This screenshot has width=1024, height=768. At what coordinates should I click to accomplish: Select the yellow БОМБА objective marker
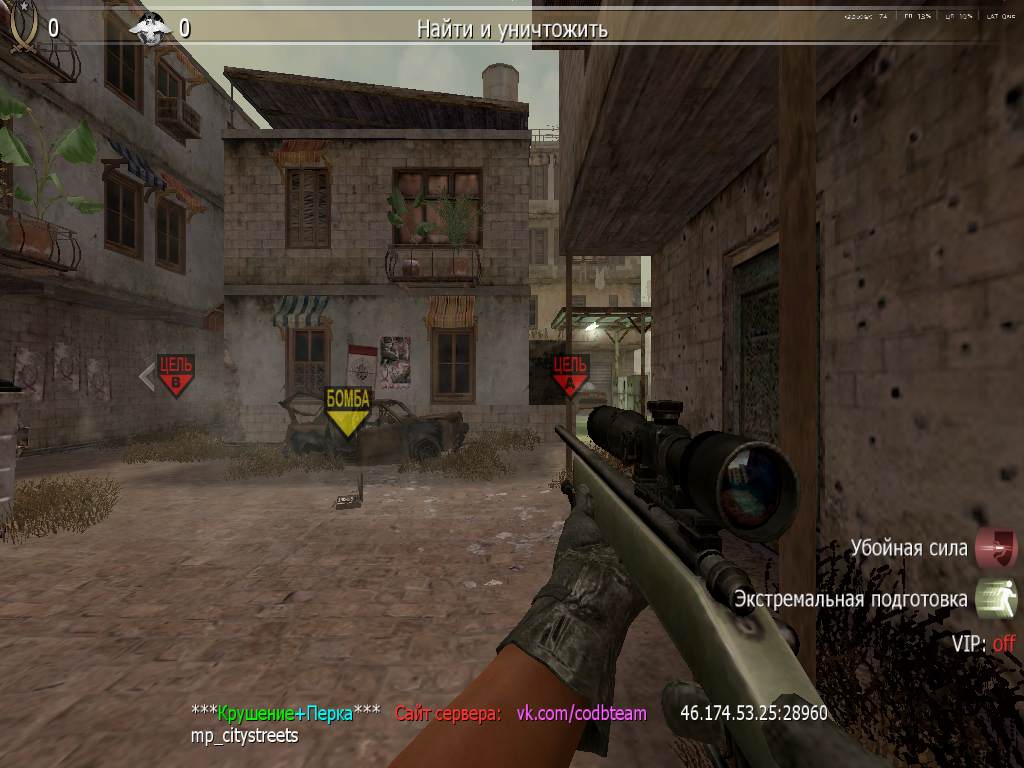[348, 411]
